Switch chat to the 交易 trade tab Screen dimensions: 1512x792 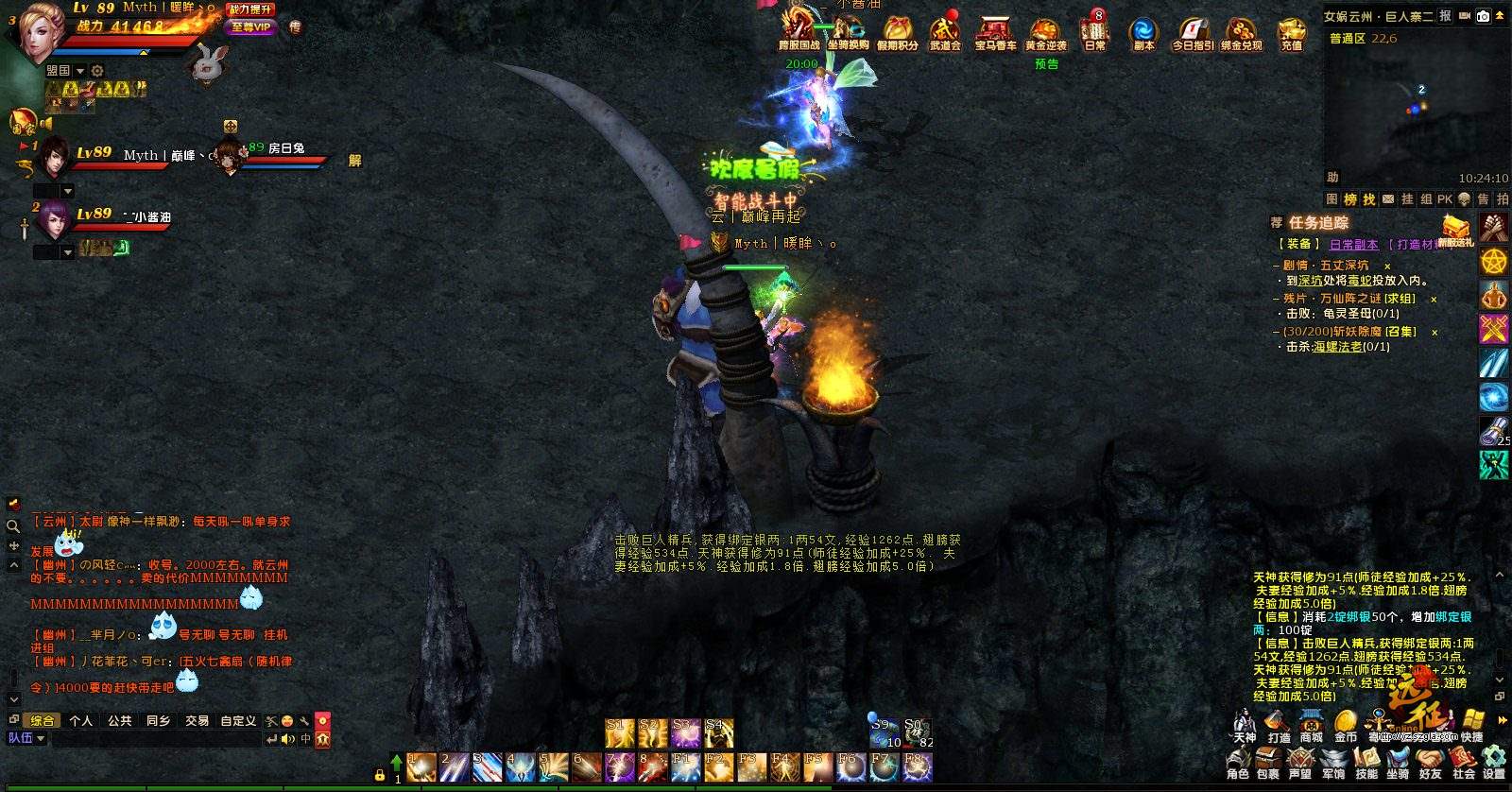197,720
